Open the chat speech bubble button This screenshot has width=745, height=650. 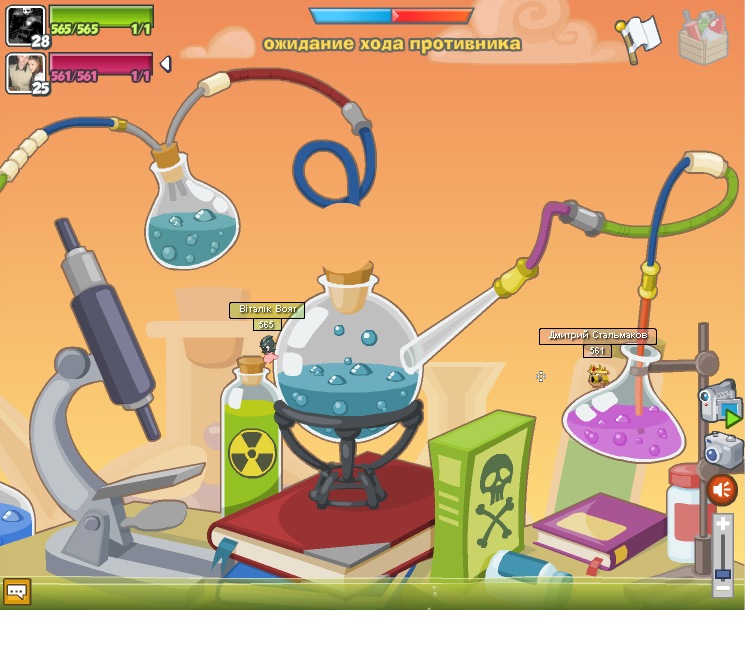click(17, 591)
